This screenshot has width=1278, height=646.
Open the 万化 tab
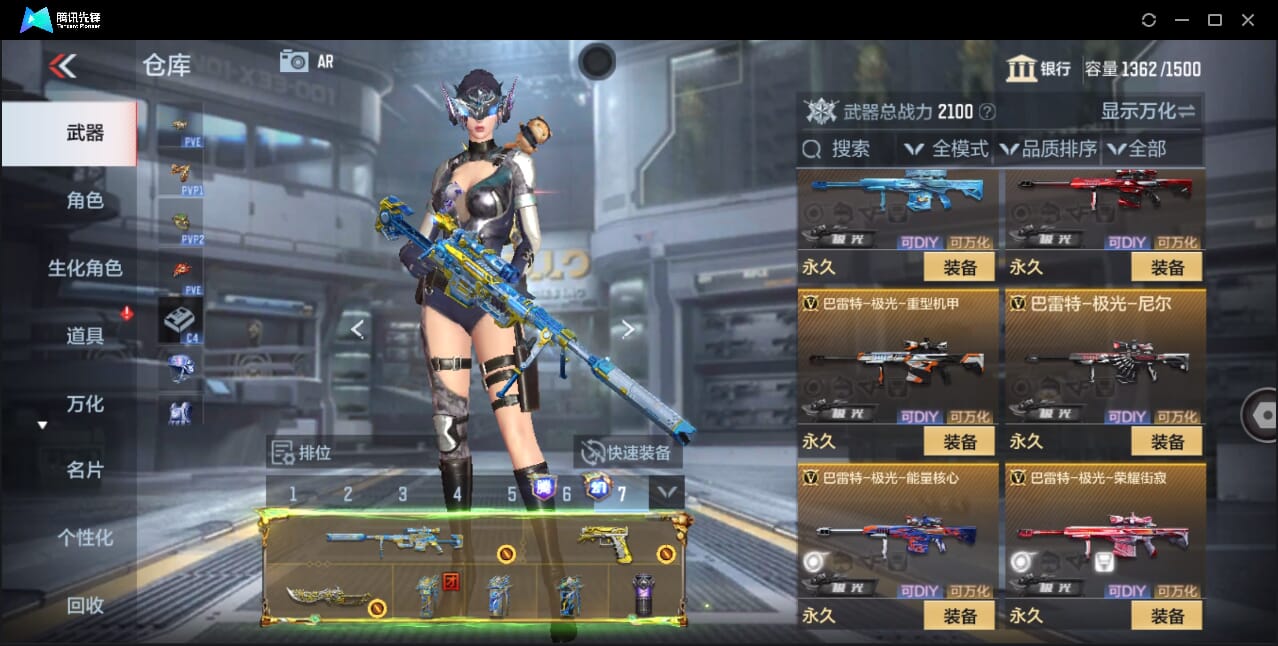click(85, 404)
